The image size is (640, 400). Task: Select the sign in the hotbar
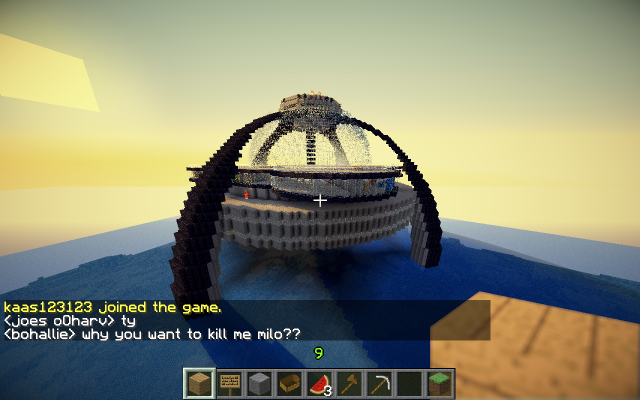(230, 383)
